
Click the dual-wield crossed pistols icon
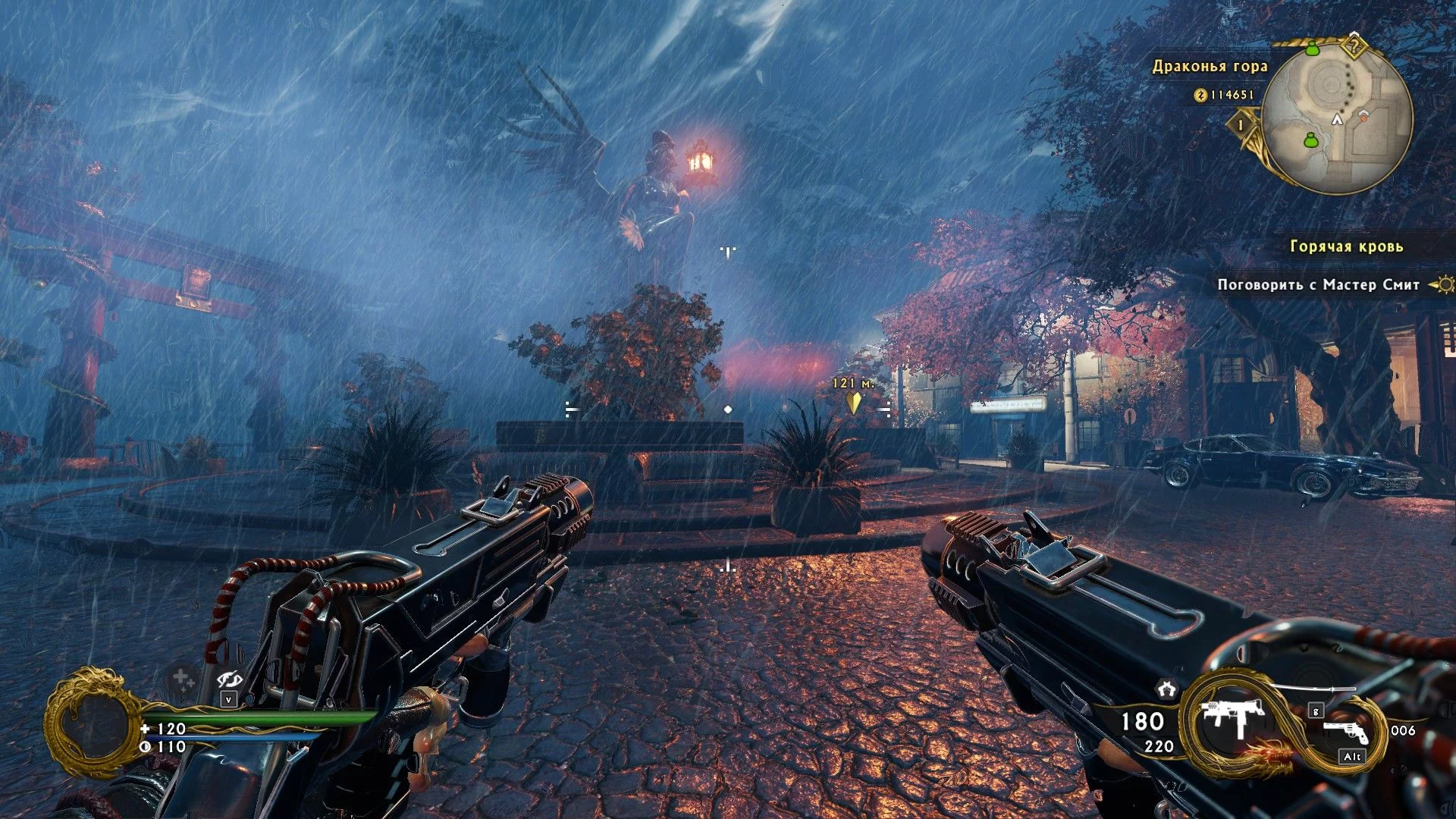[1166, 689]
